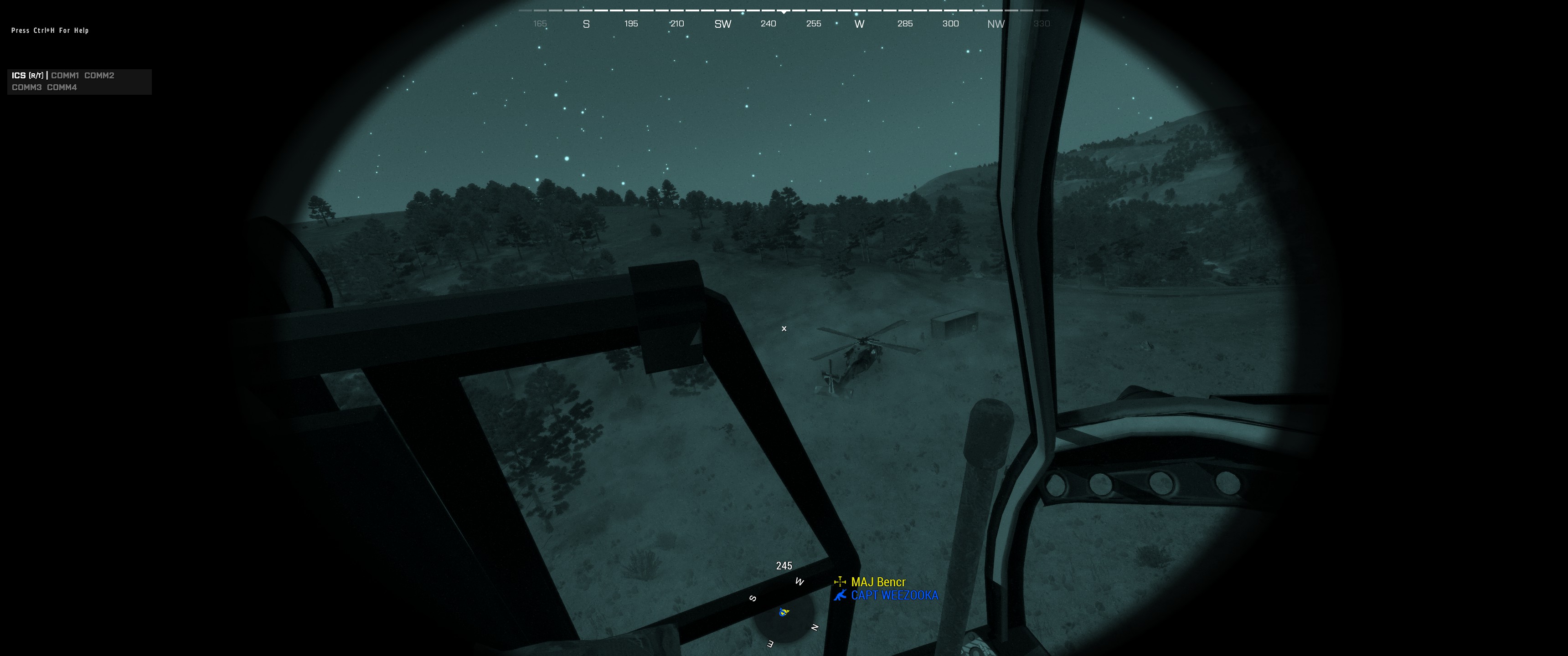Image resolution: width=1568 pixels, height=656 pixels.
Task: Click the weapon aiming cross marker in view
Action: click(784, 328)
